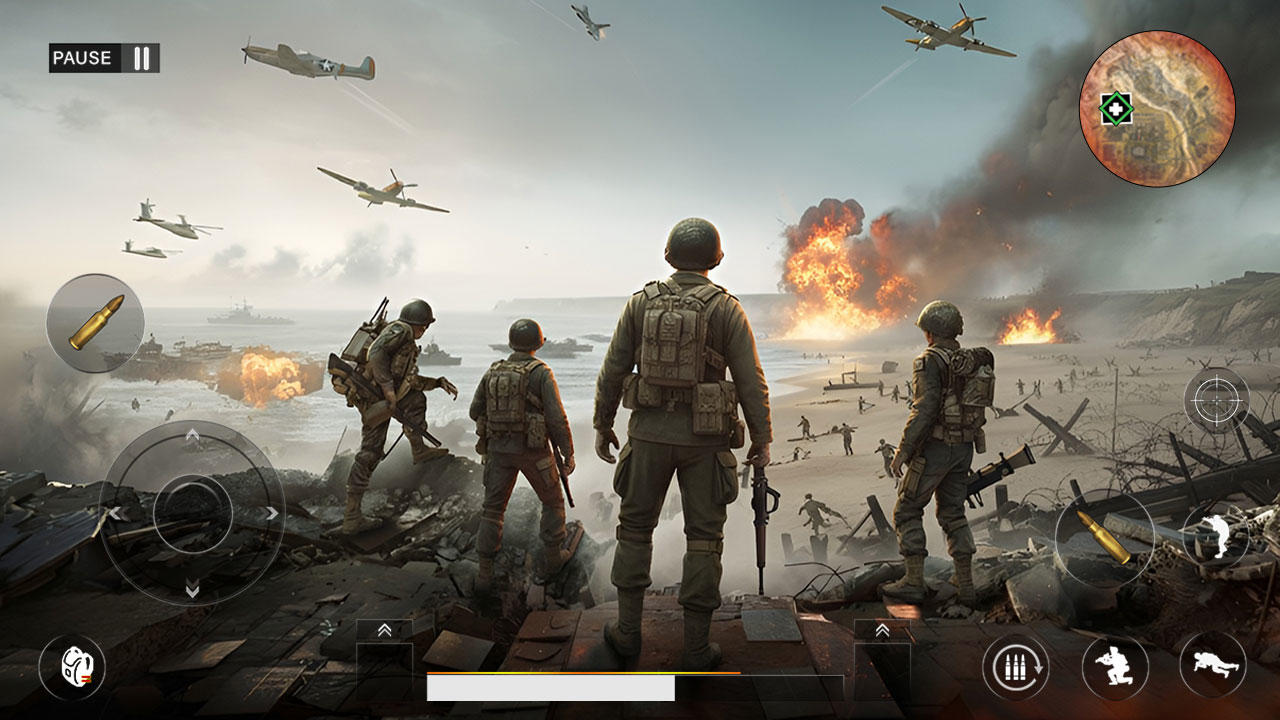Select the green medic cross marker on minimap
Image resolution: width=1280 pixels, height=720 pixels.
tap(1115, 108)
